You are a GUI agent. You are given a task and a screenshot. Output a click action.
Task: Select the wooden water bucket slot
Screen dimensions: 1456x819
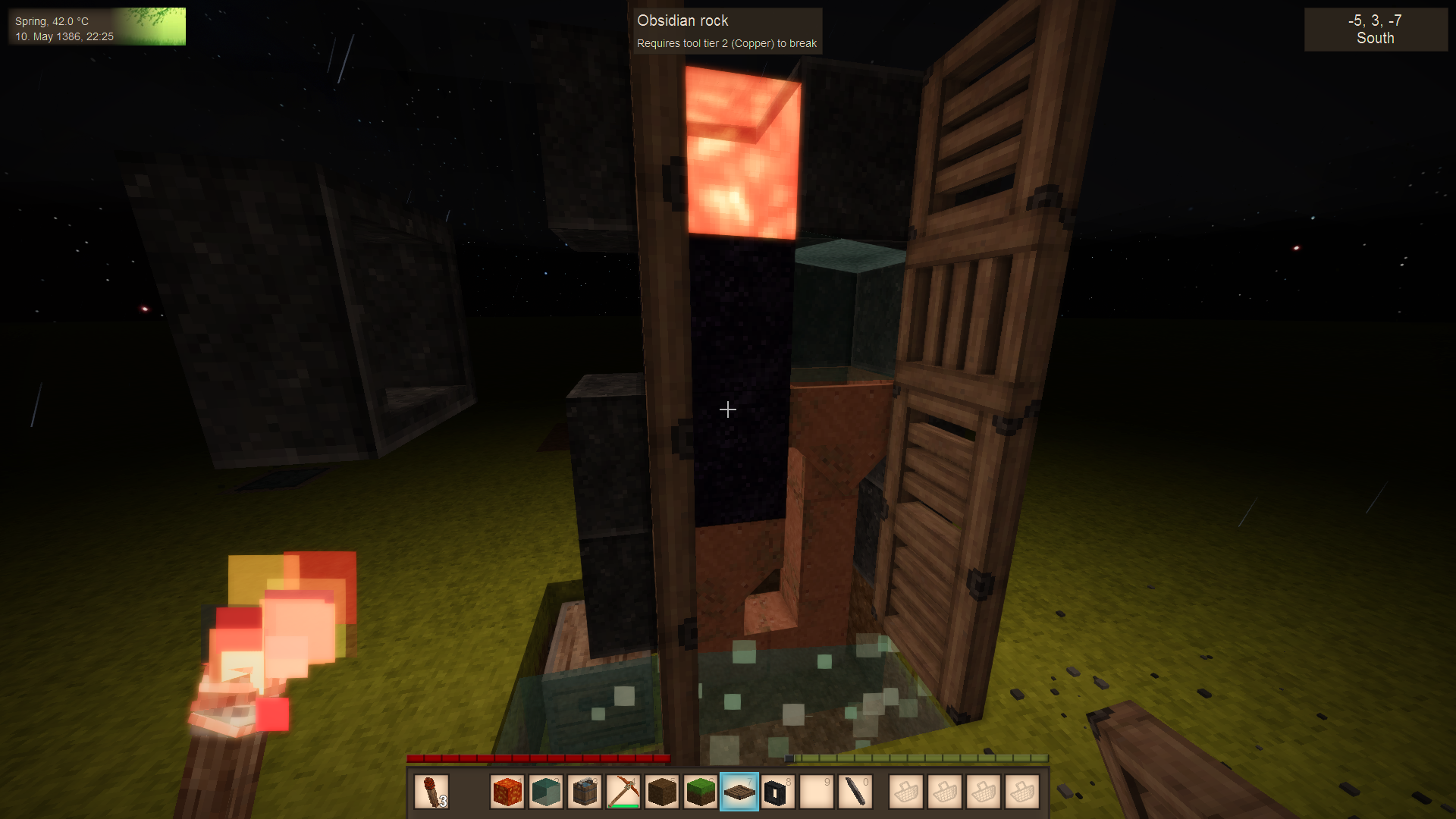coord(585,792)
